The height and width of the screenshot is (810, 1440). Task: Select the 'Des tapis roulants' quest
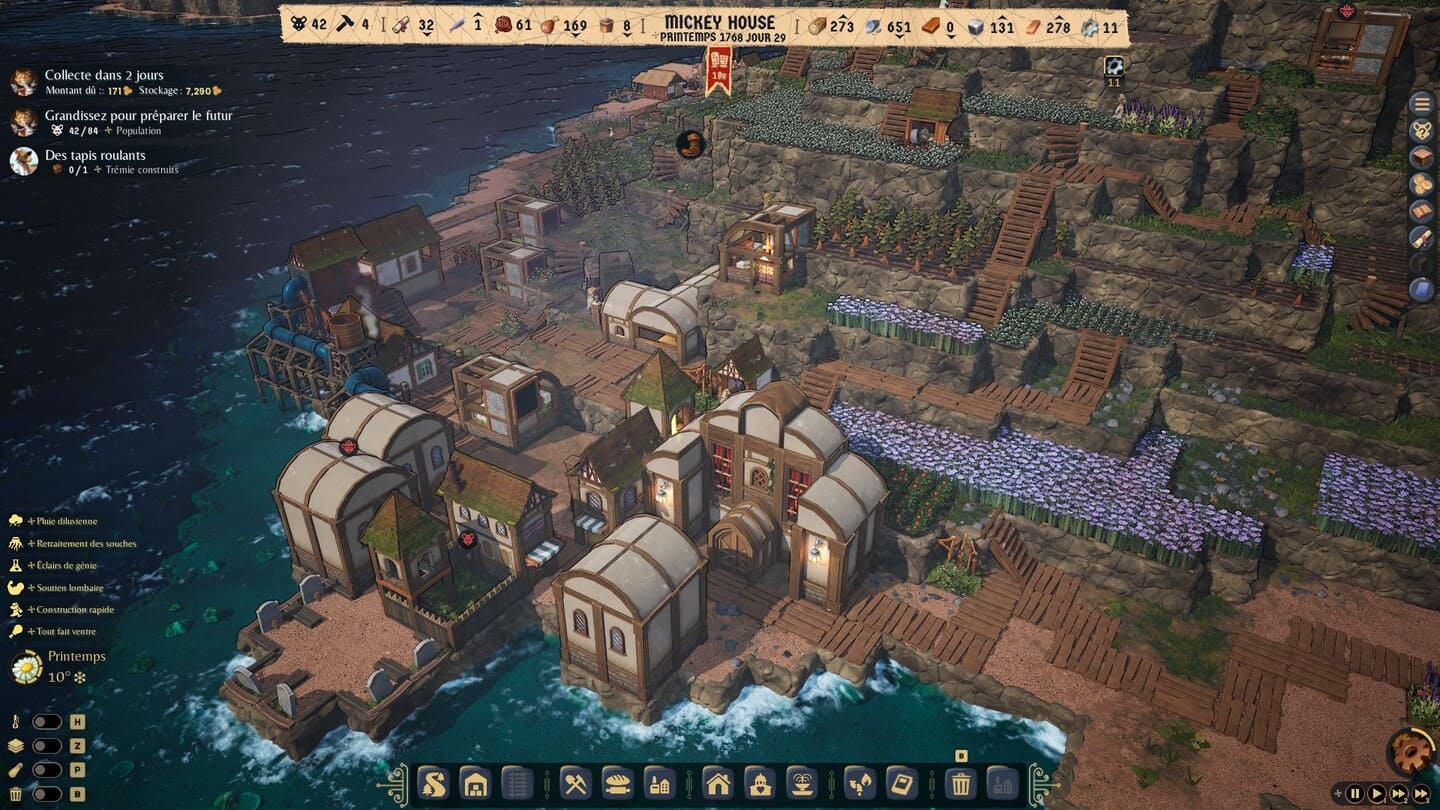click(95, 156)
